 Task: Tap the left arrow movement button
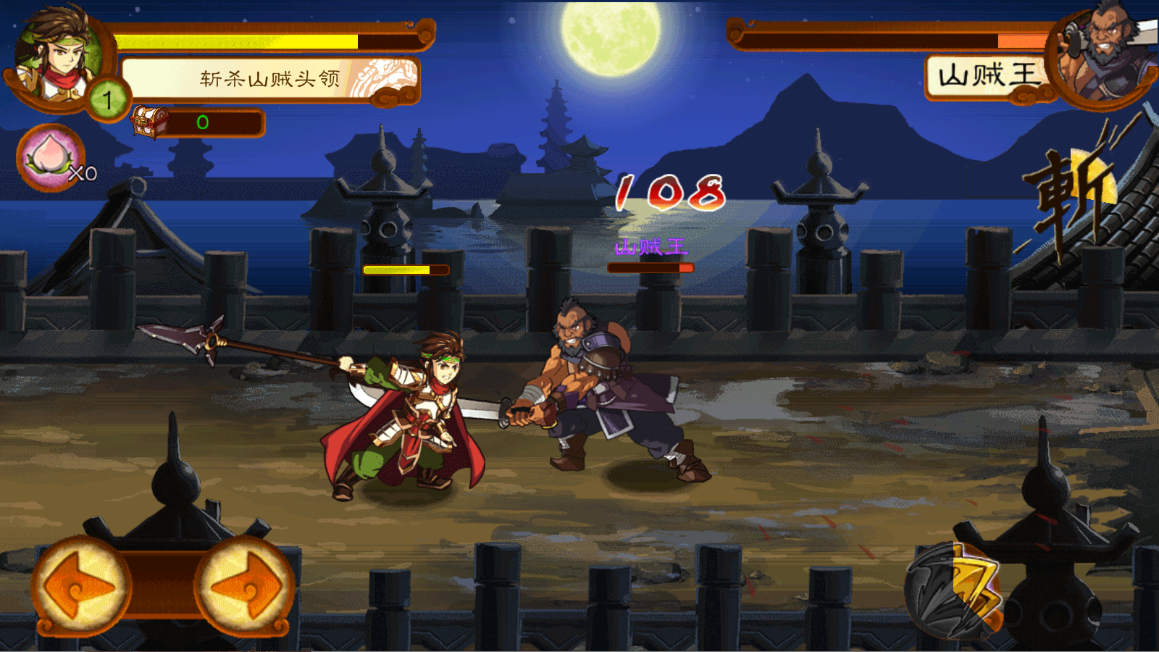pos(82,587)
